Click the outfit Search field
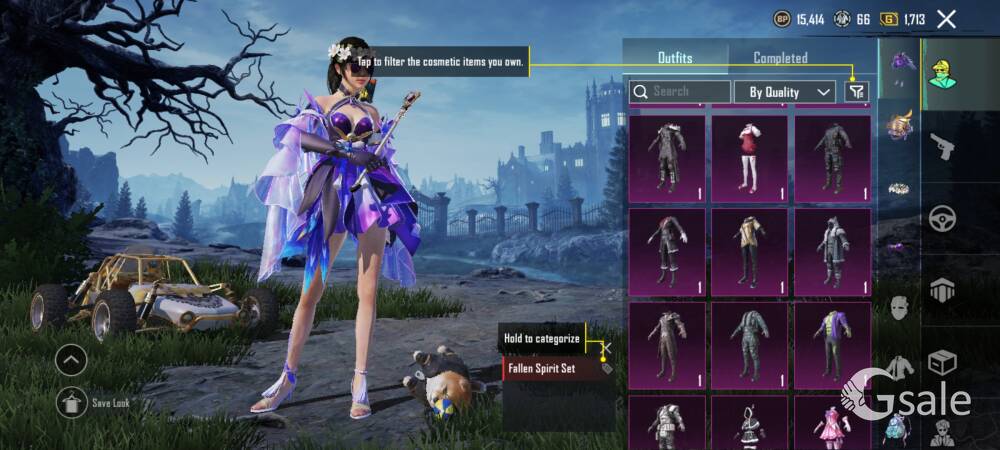Viewport: 1000px width, 450px height. [680, 92]
